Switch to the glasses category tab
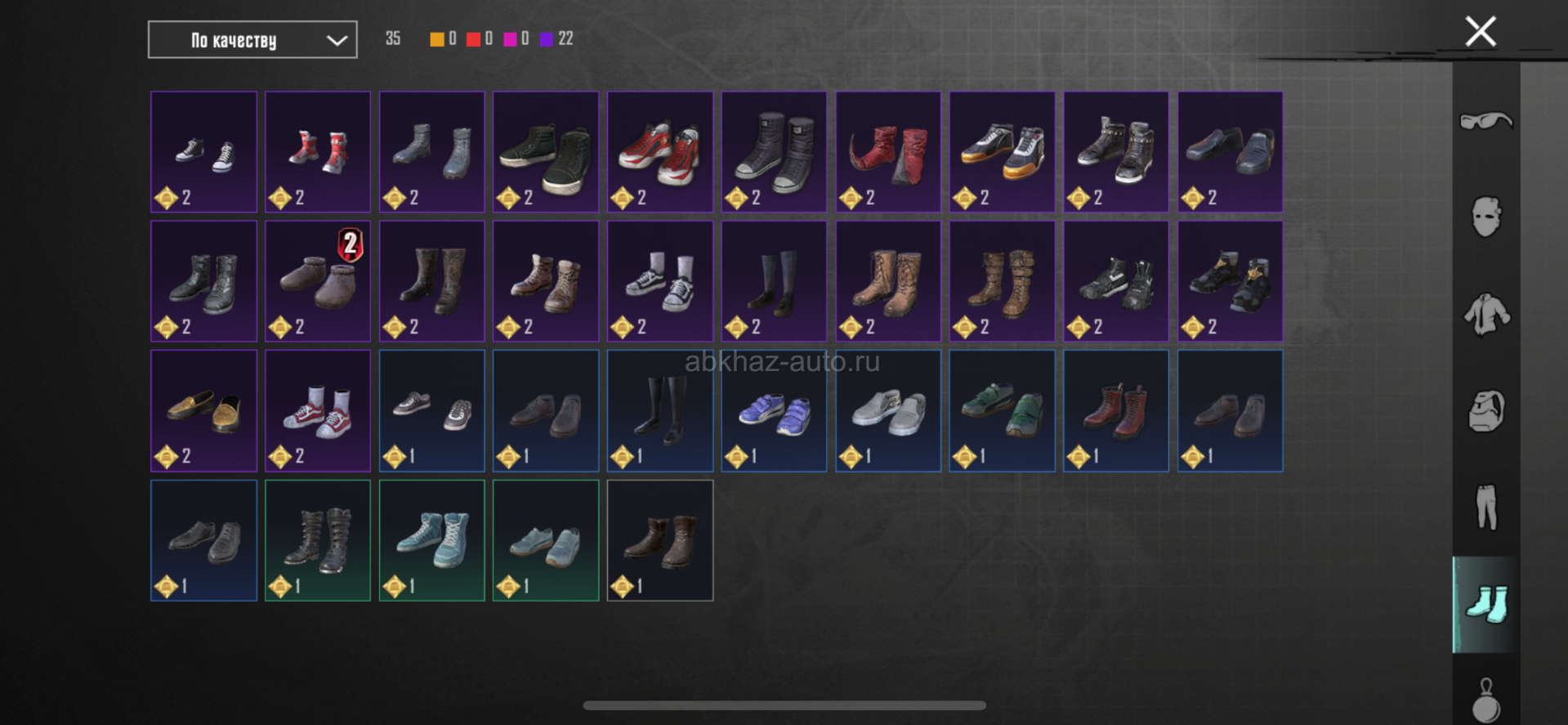 (x=1485, y=122)
